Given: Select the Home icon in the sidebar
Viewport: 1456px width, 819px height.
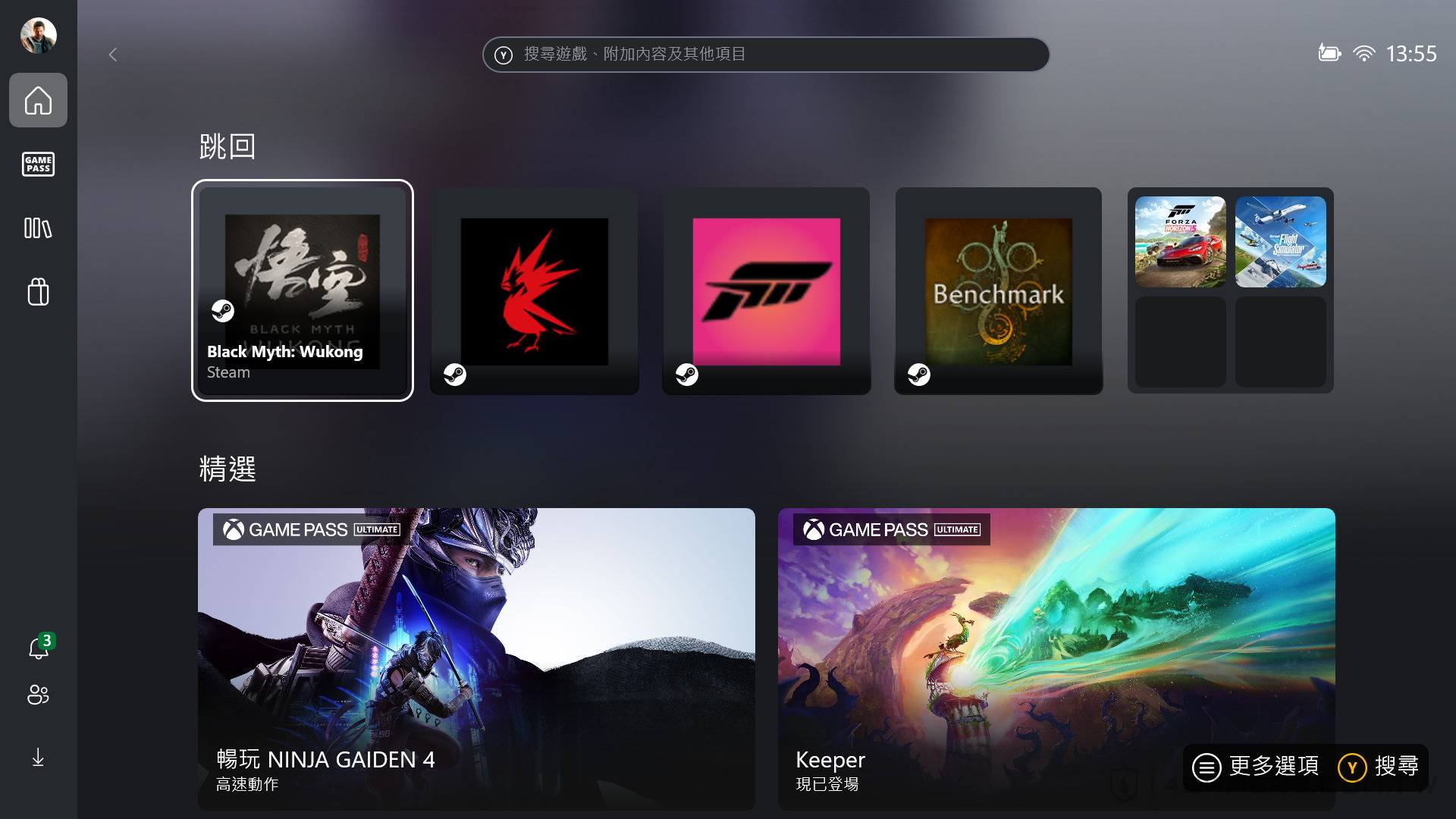Looking at the screenshot, I should [38, 100].
